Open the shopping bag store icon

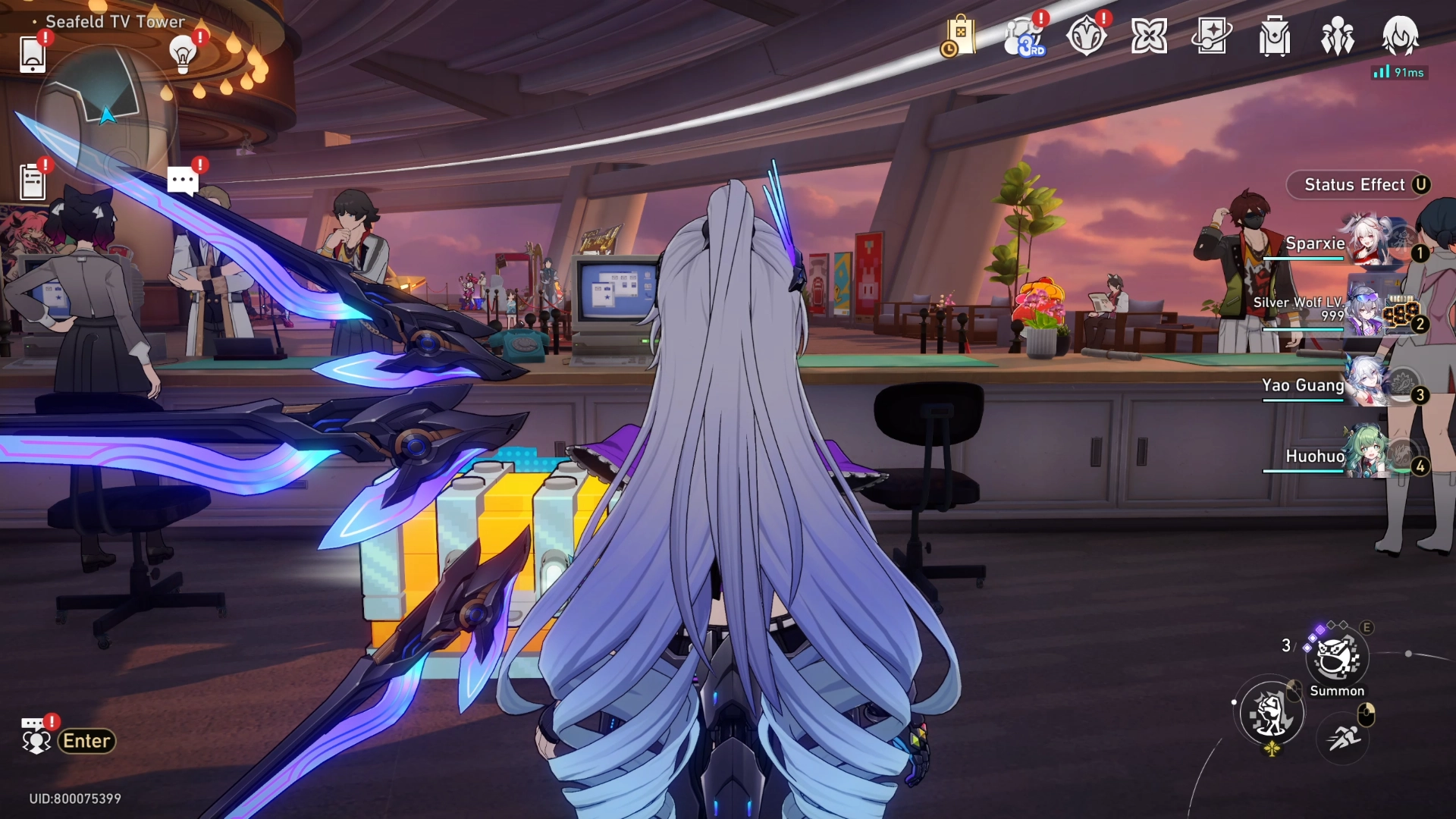pyautogui.click(x=959, y=36)
